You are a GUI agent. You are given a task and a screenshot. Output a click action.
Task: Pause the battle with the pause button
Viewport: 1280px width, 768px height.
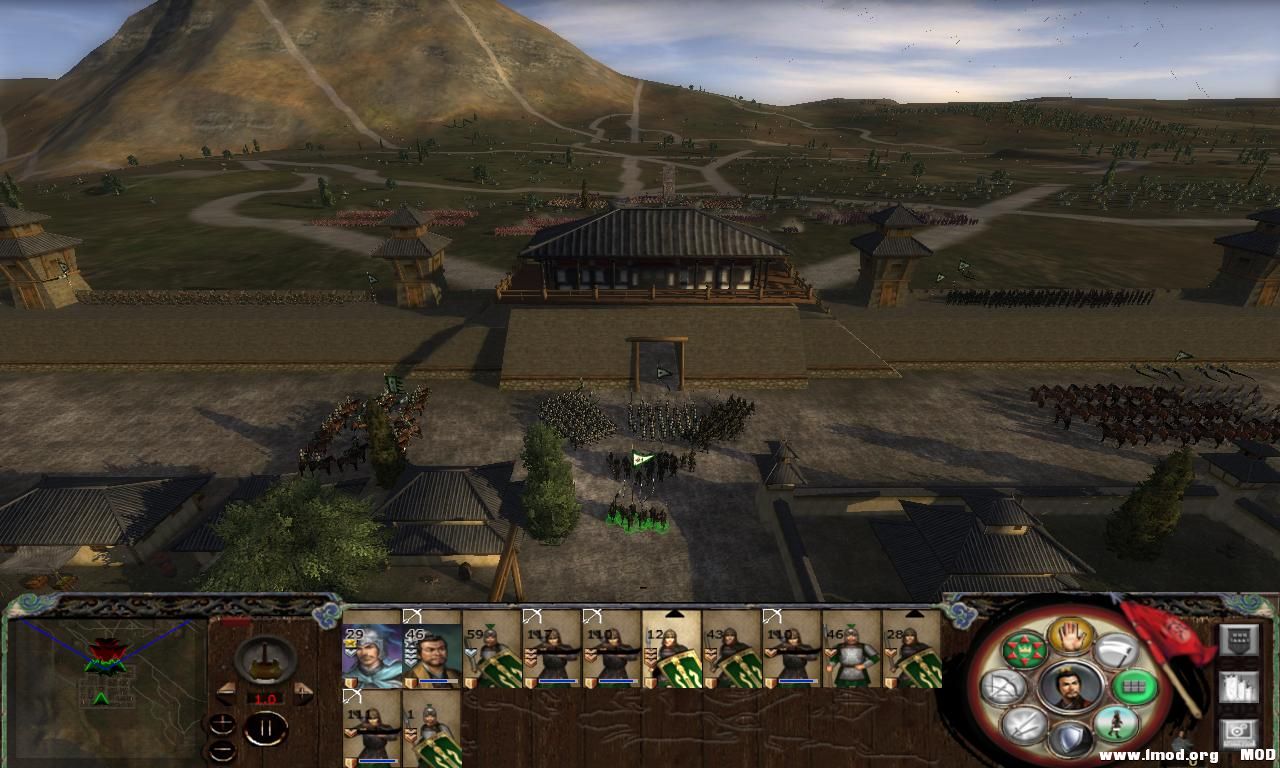(x=265, y=729)
